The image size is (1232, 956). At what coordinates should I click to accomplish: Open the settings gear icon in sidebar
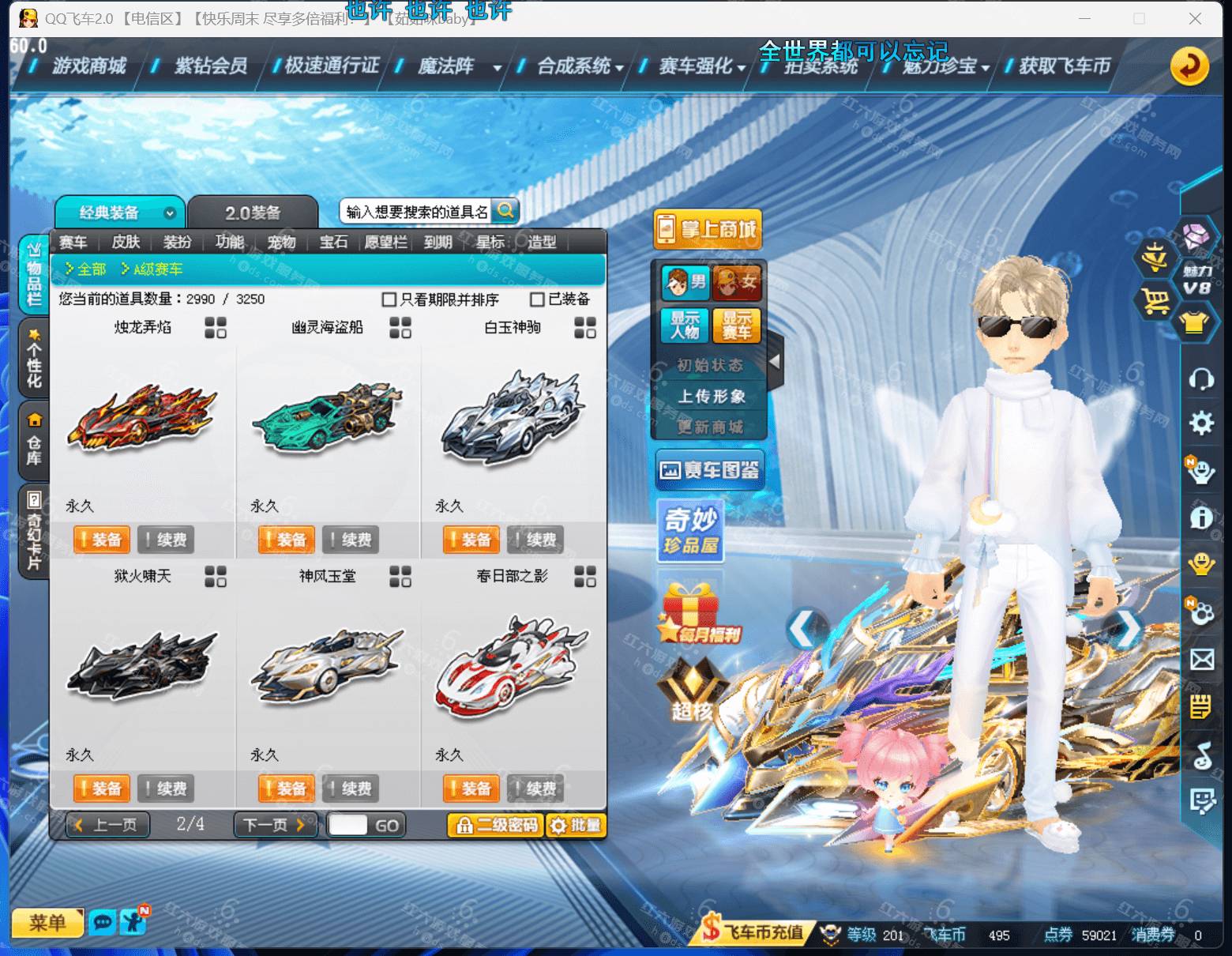point(1200,423)
